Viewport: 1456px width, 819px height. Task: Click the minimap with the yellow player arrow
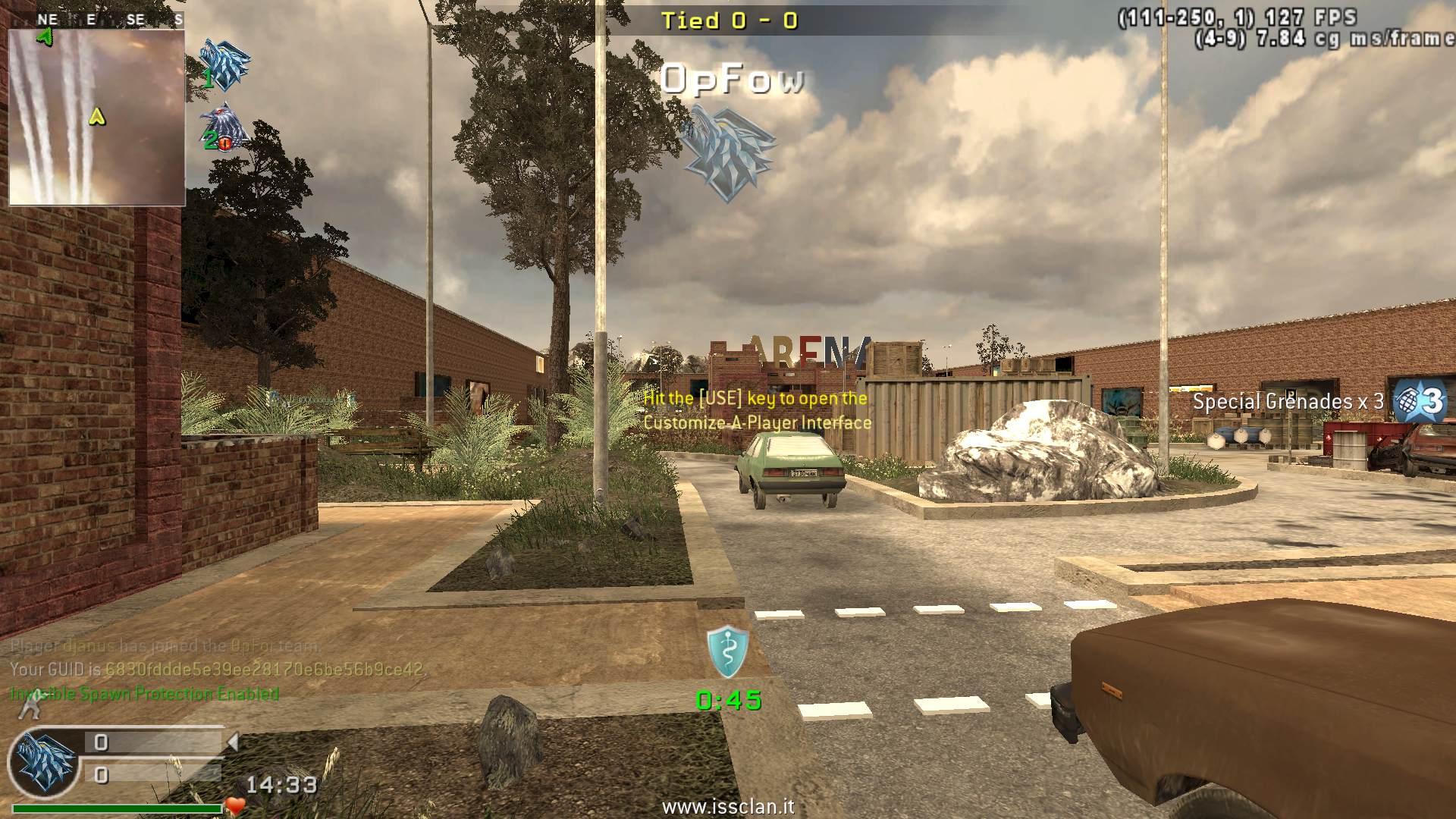point(97,118)
